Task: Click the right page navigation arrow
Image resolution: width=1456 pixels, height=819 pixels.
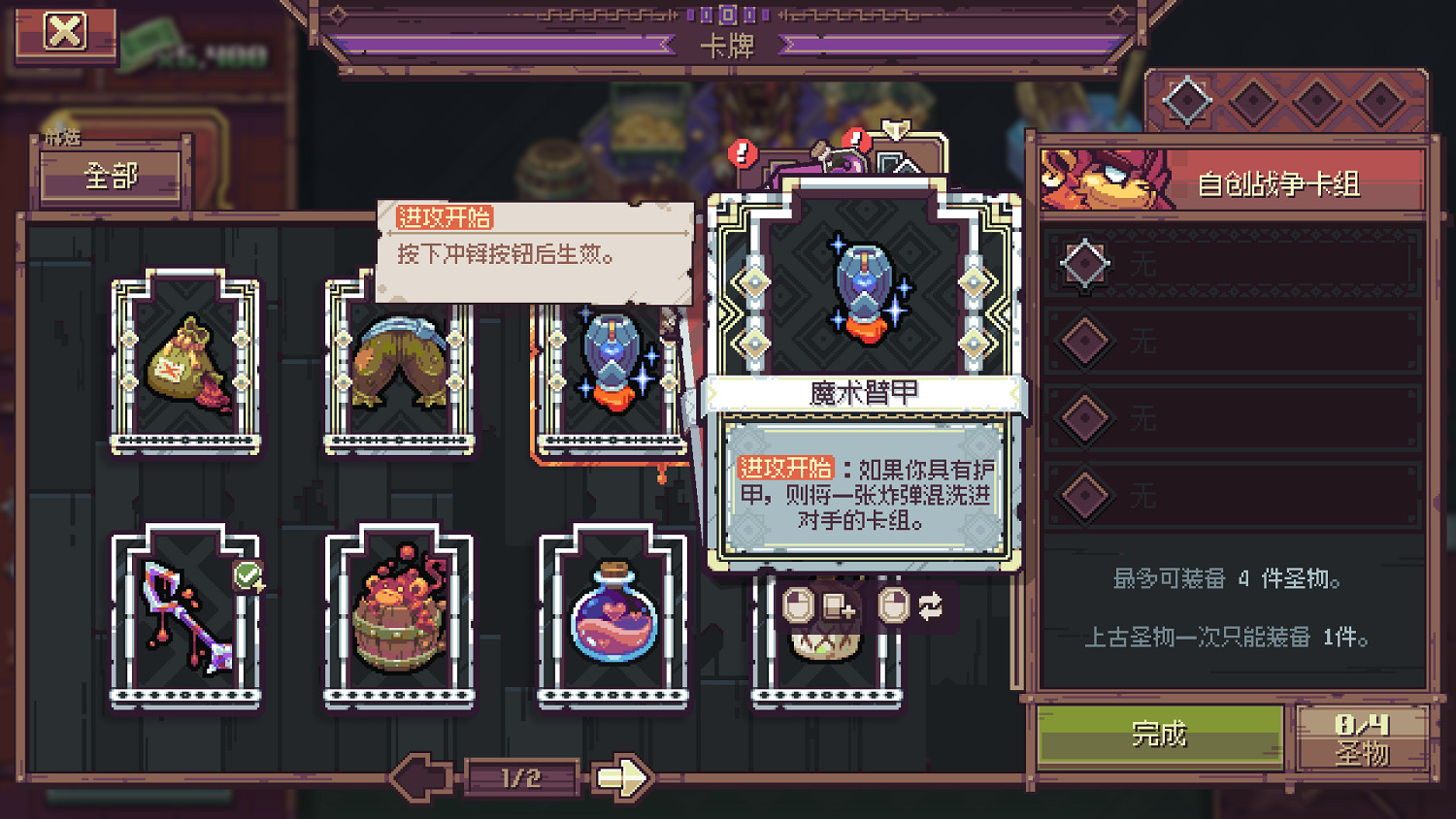Action: click(621, 776)
